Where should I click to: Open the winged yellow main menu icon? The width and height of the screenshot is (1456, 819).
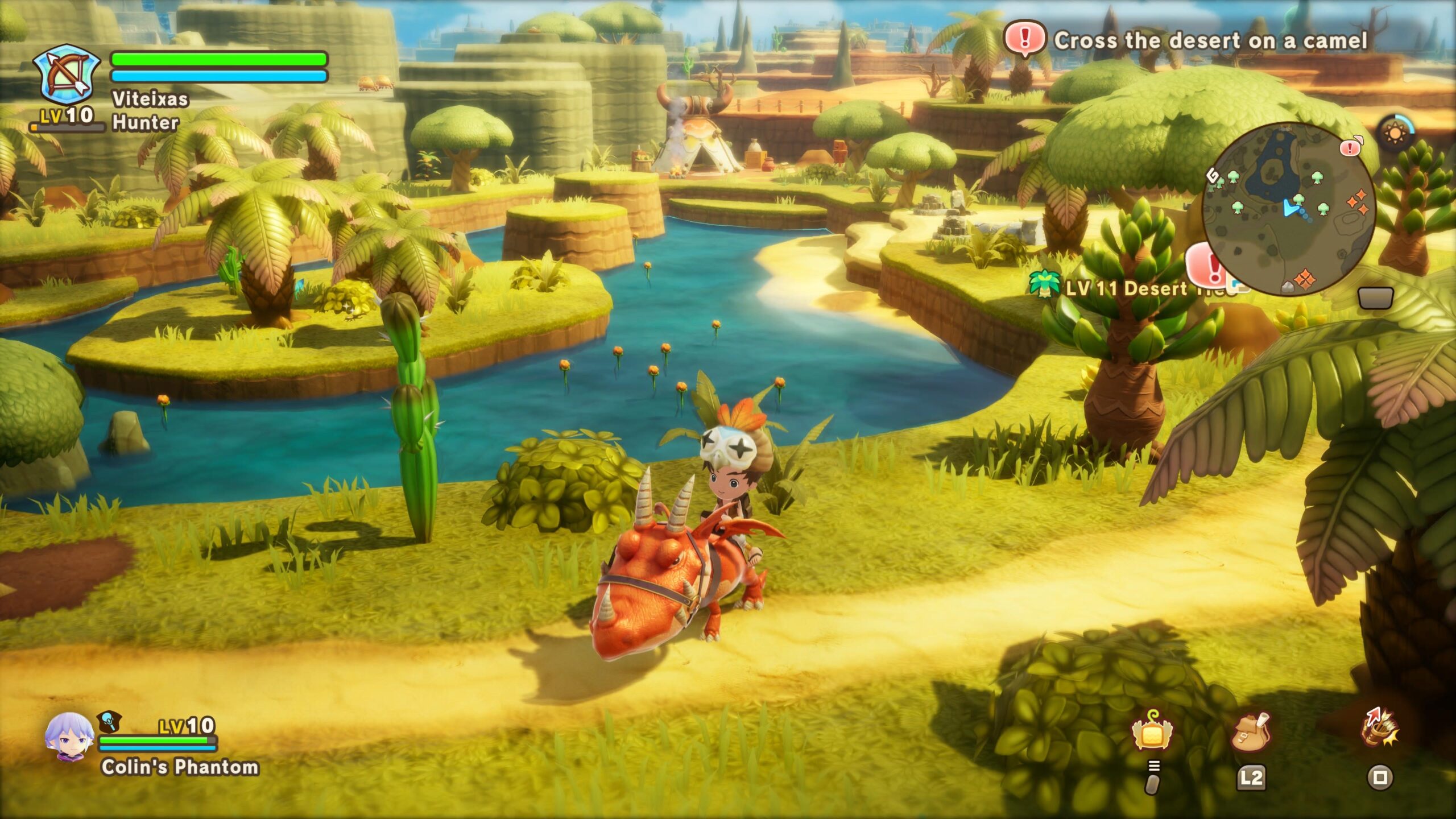(x=1152, y=732)
